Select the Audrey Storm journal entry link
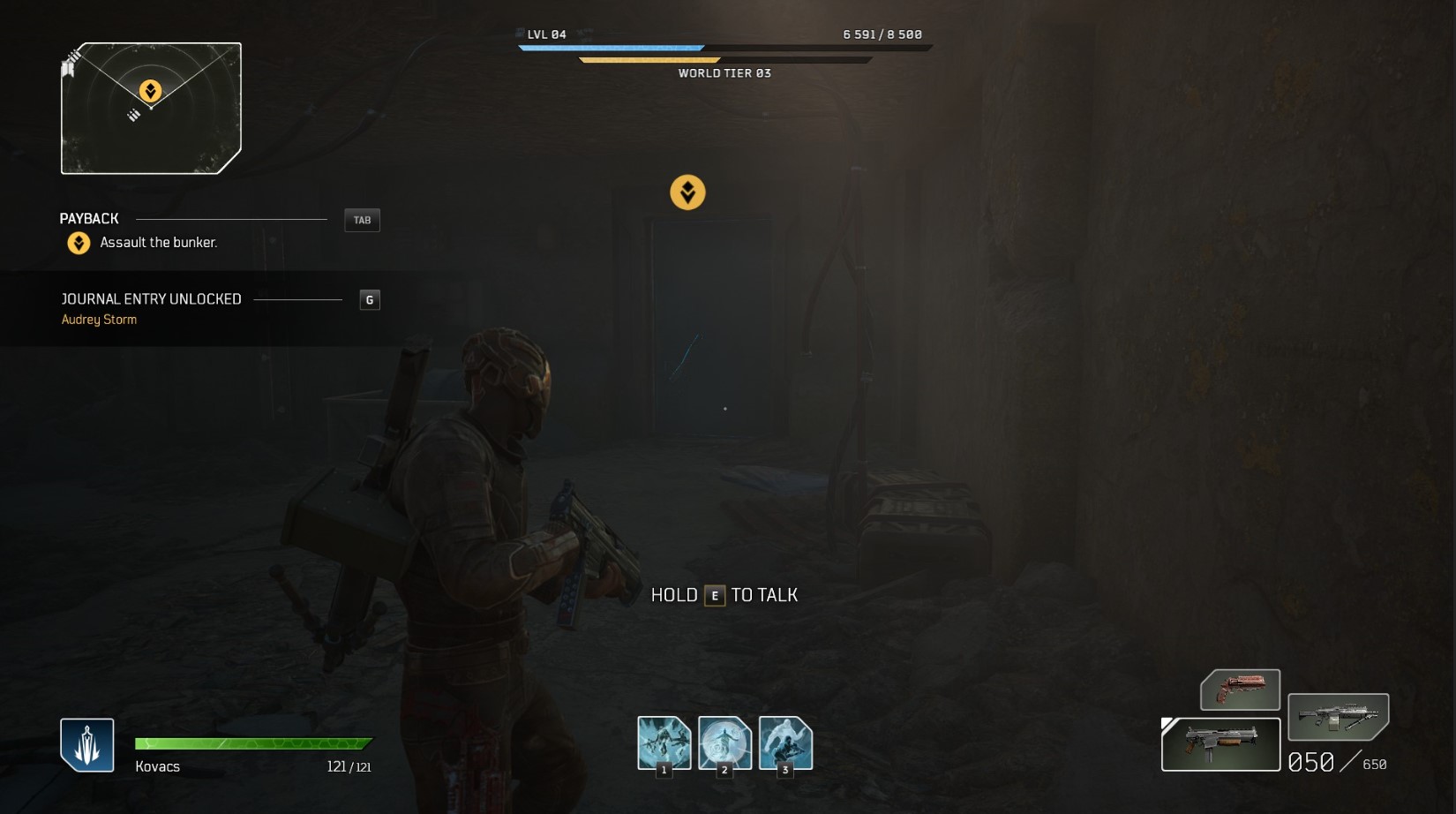This screenshot has width=1456, height=814. point(99,320)
